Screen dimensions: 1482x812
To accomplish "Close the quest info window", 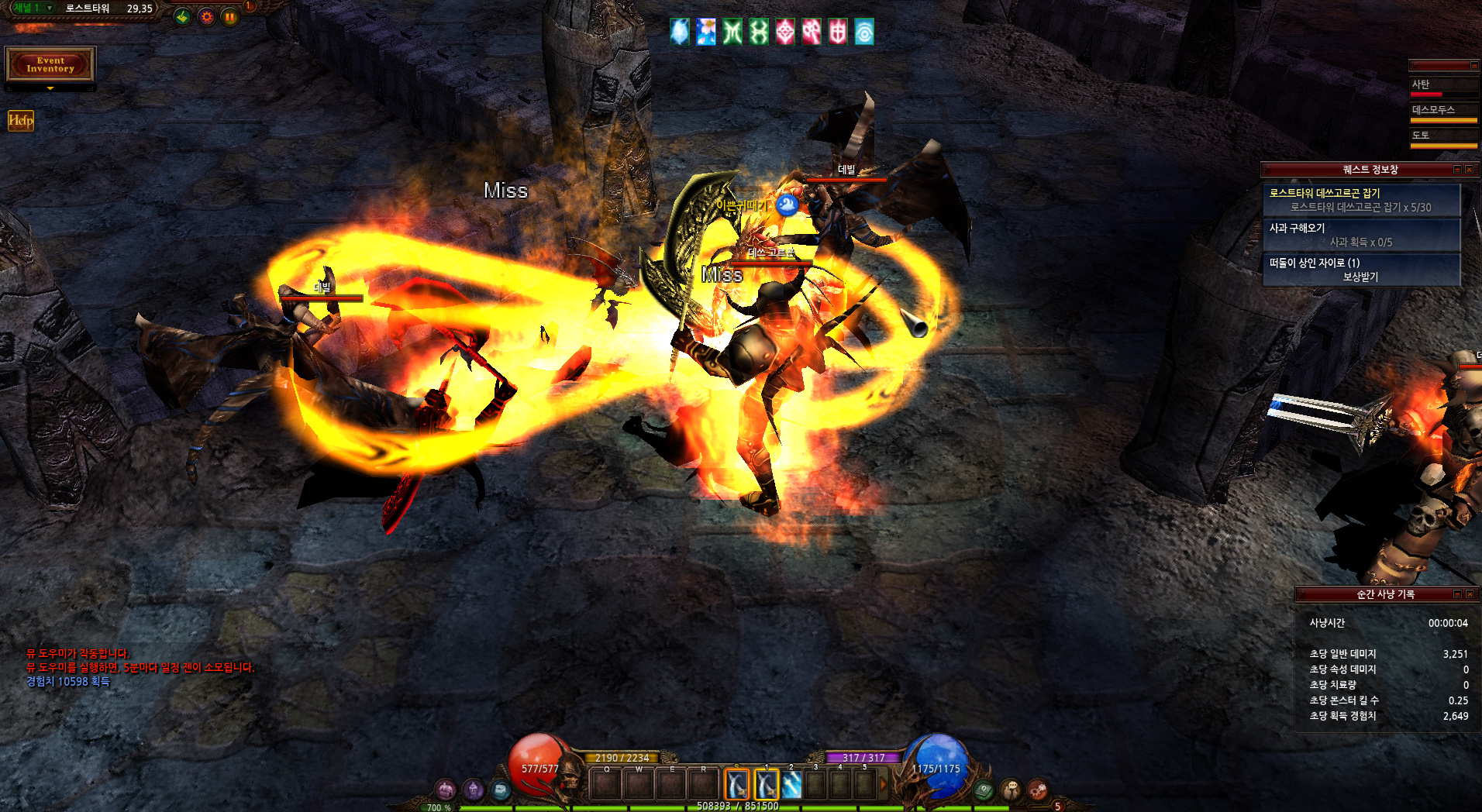I will (1469, 169).
